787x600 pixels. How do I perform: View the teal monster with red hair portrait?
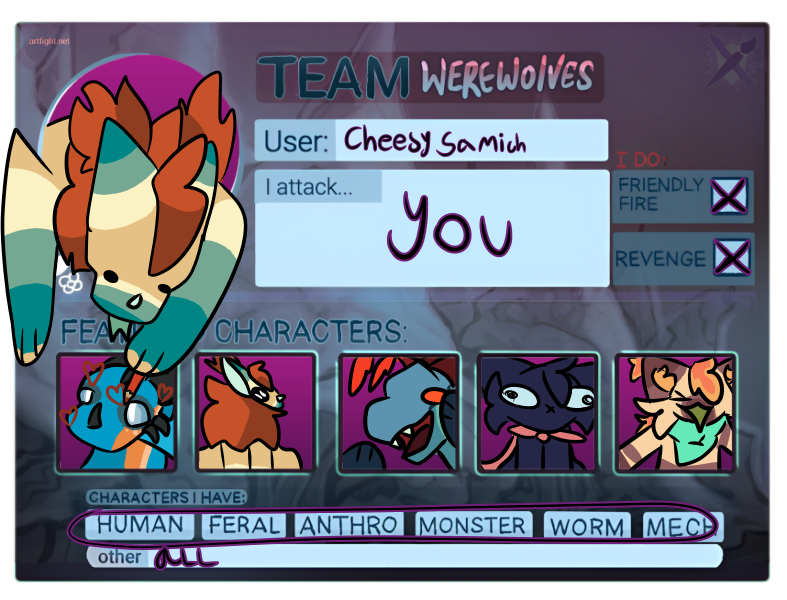398,412
